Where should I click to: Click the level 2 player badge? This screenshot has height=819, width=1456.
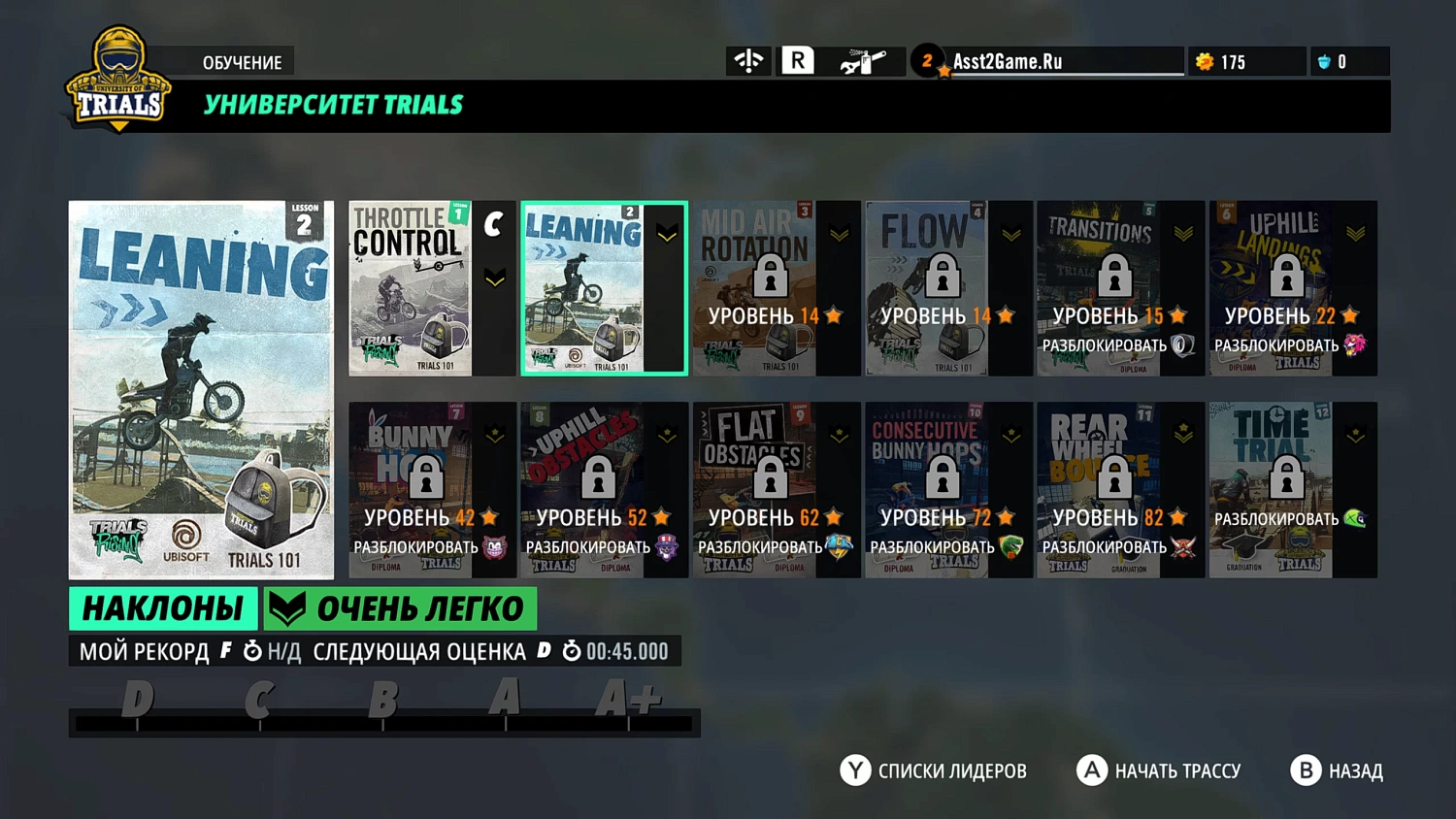[x=928, y=60]
